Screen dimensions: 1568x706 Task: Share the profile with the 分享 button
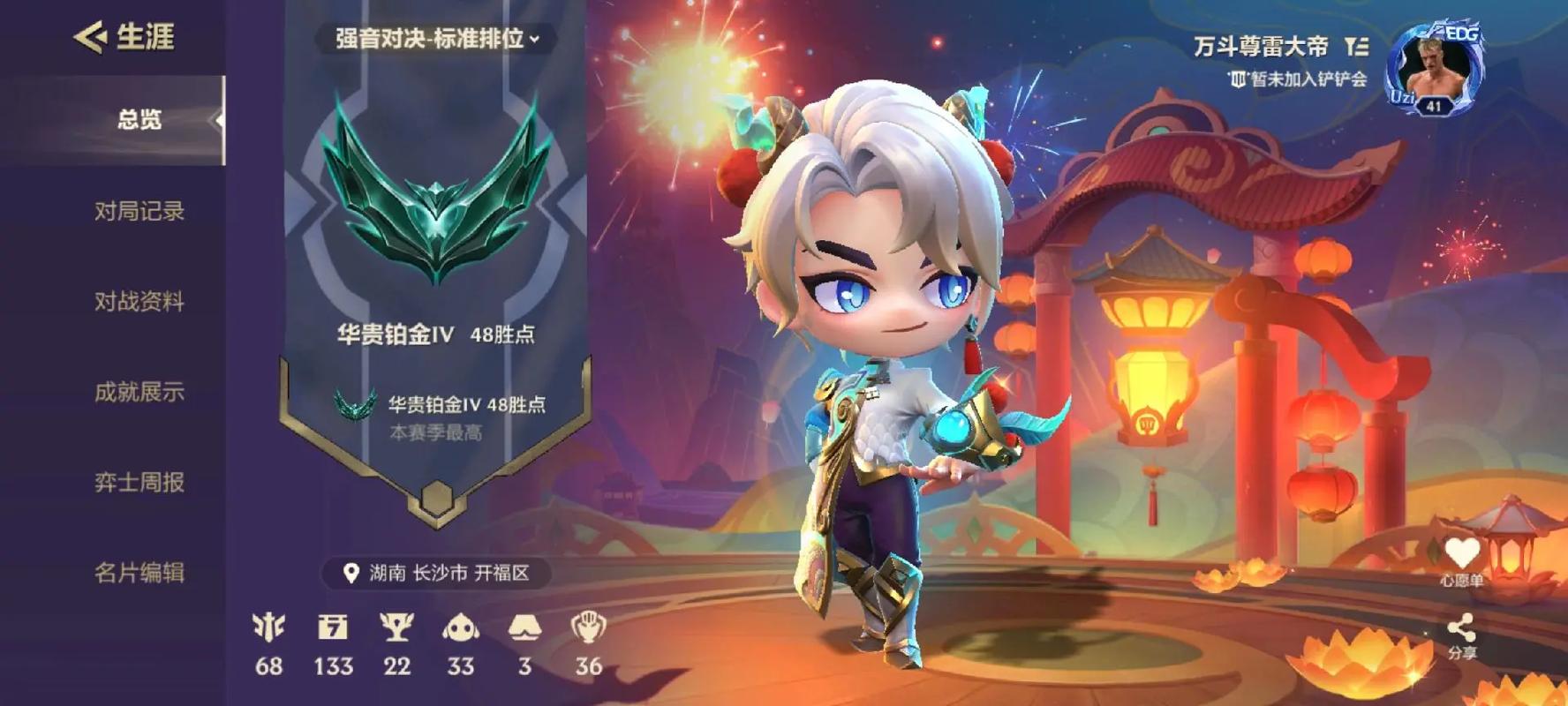click(1461, 634)
